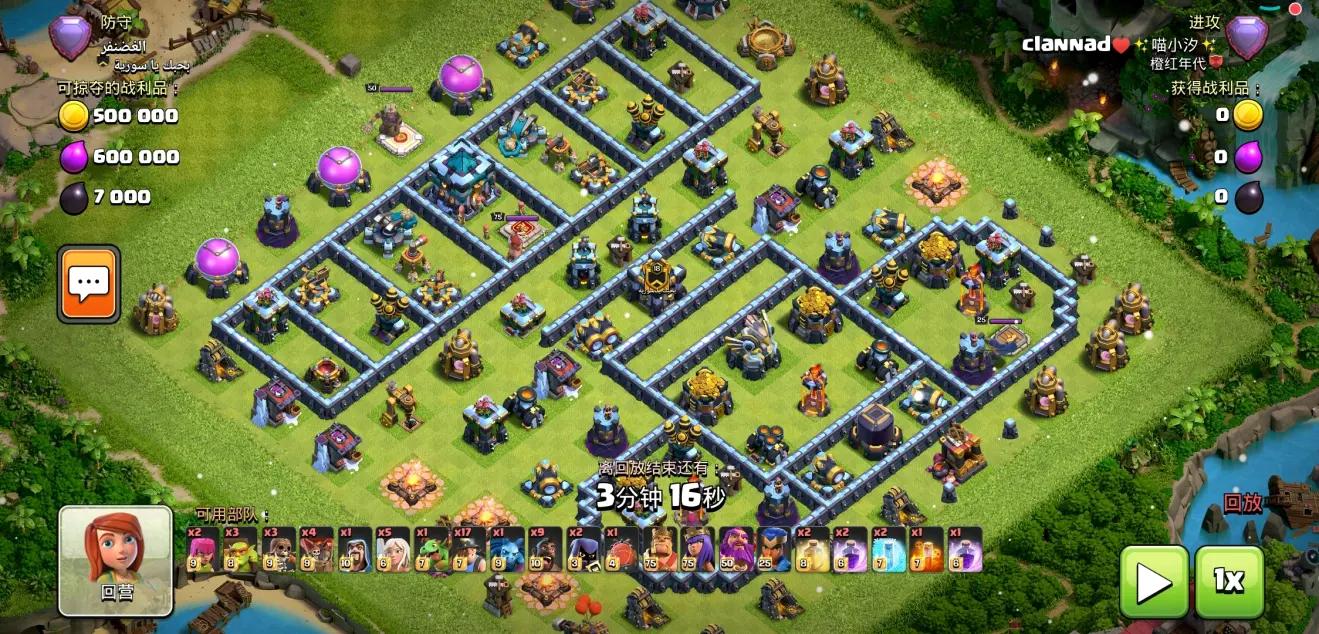Viewport: 1319px width, 634px height.
Task: Resume replay with the green play button
Action: coord(1153,581)
